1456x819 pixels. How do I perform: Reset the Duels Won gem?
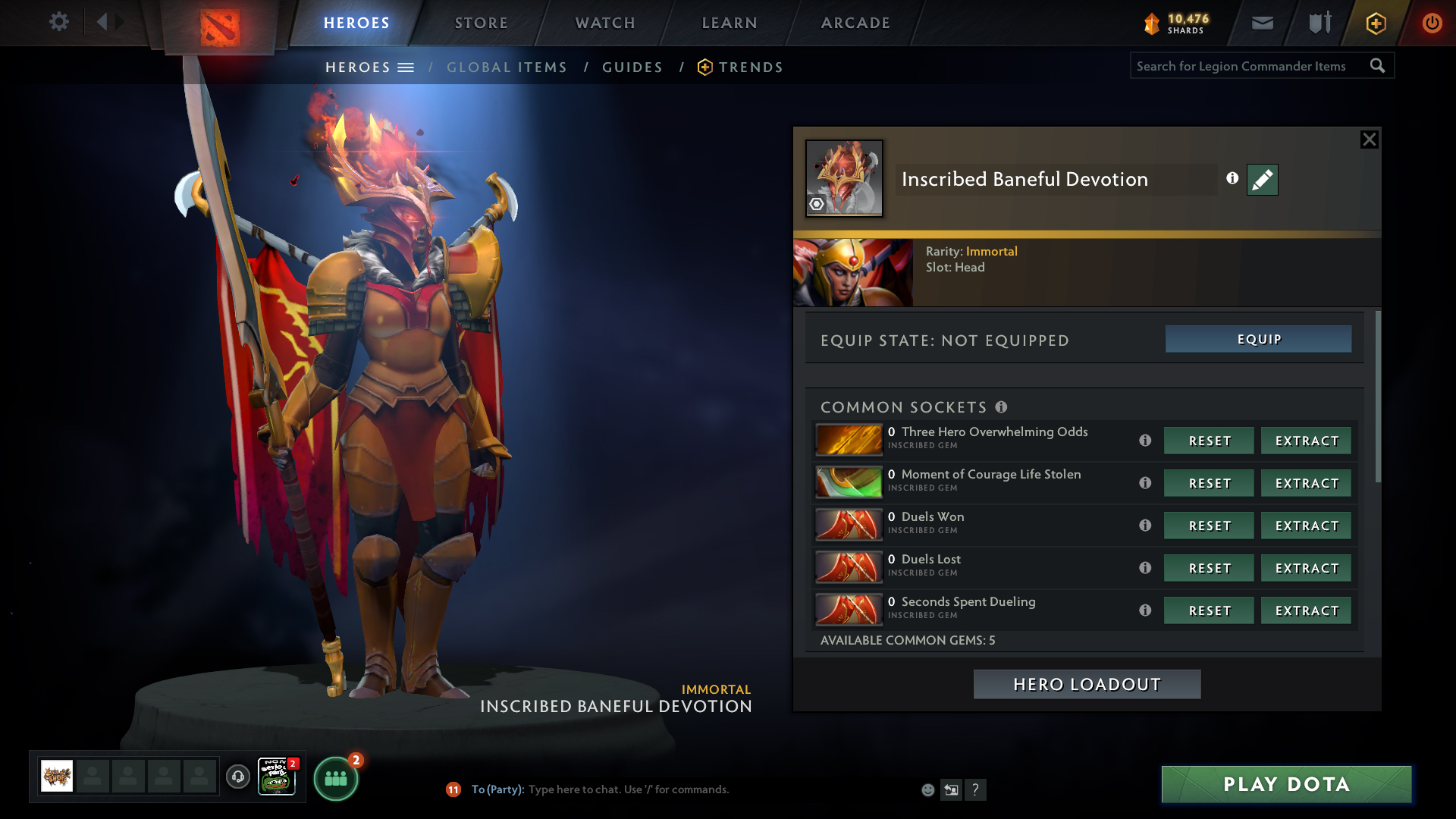pyautogui.click(x=1209, y=526)
